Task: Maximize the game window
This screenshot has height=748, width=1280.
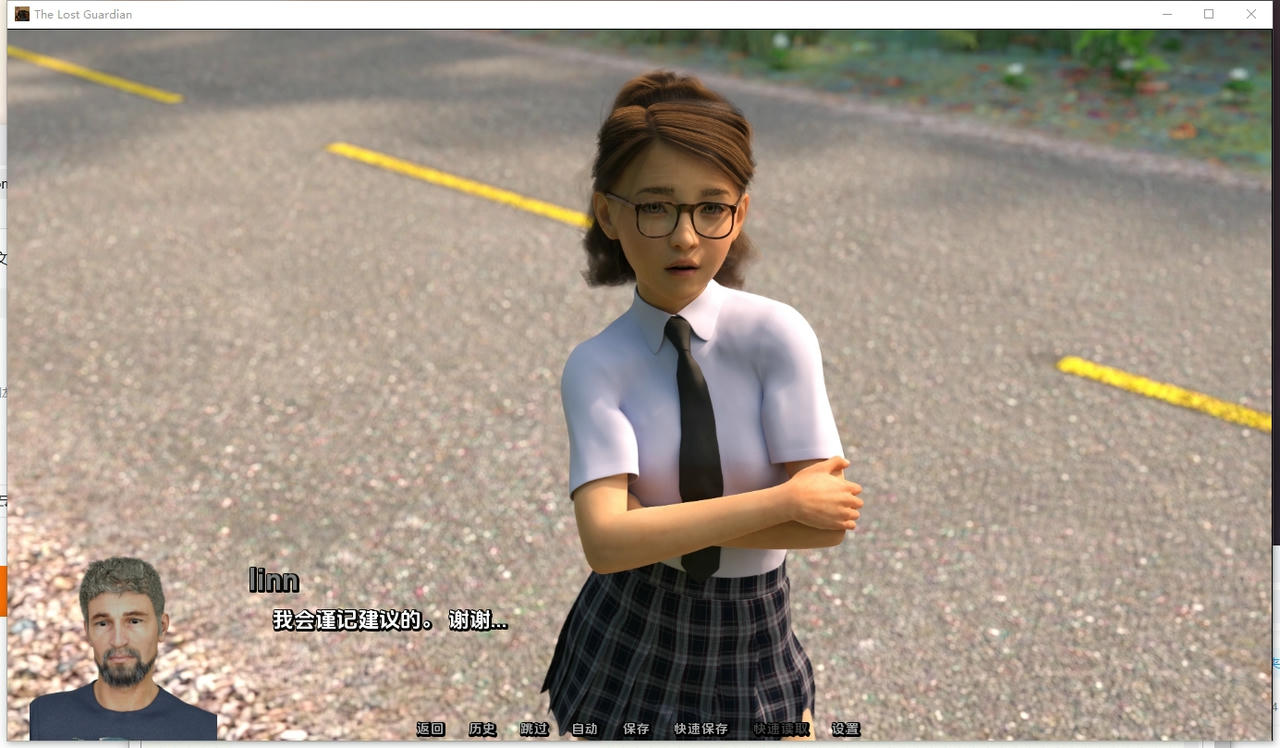Action: (1210, 14)
